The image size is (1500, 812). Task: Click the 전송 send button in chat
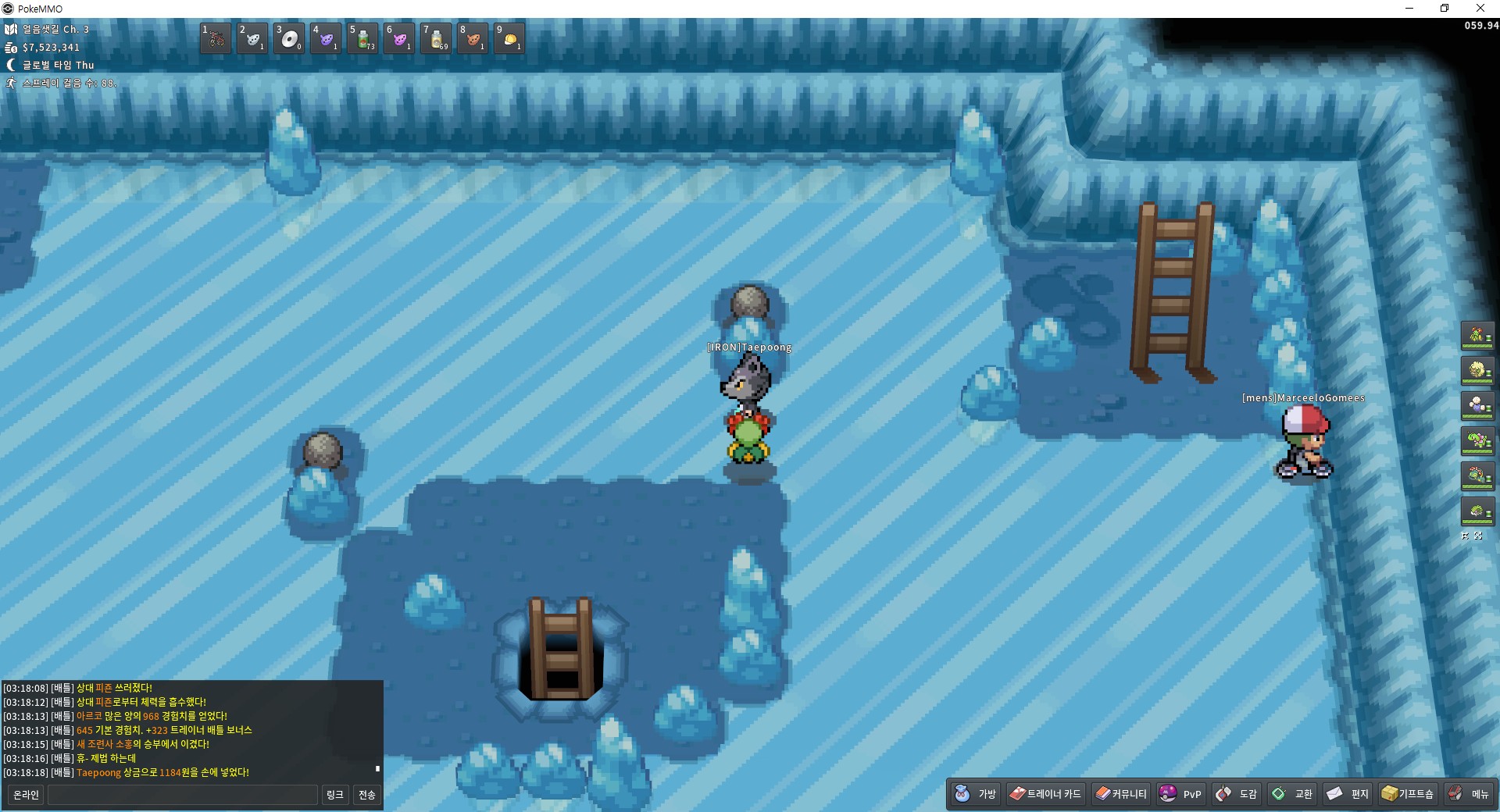tap(367, 795)
